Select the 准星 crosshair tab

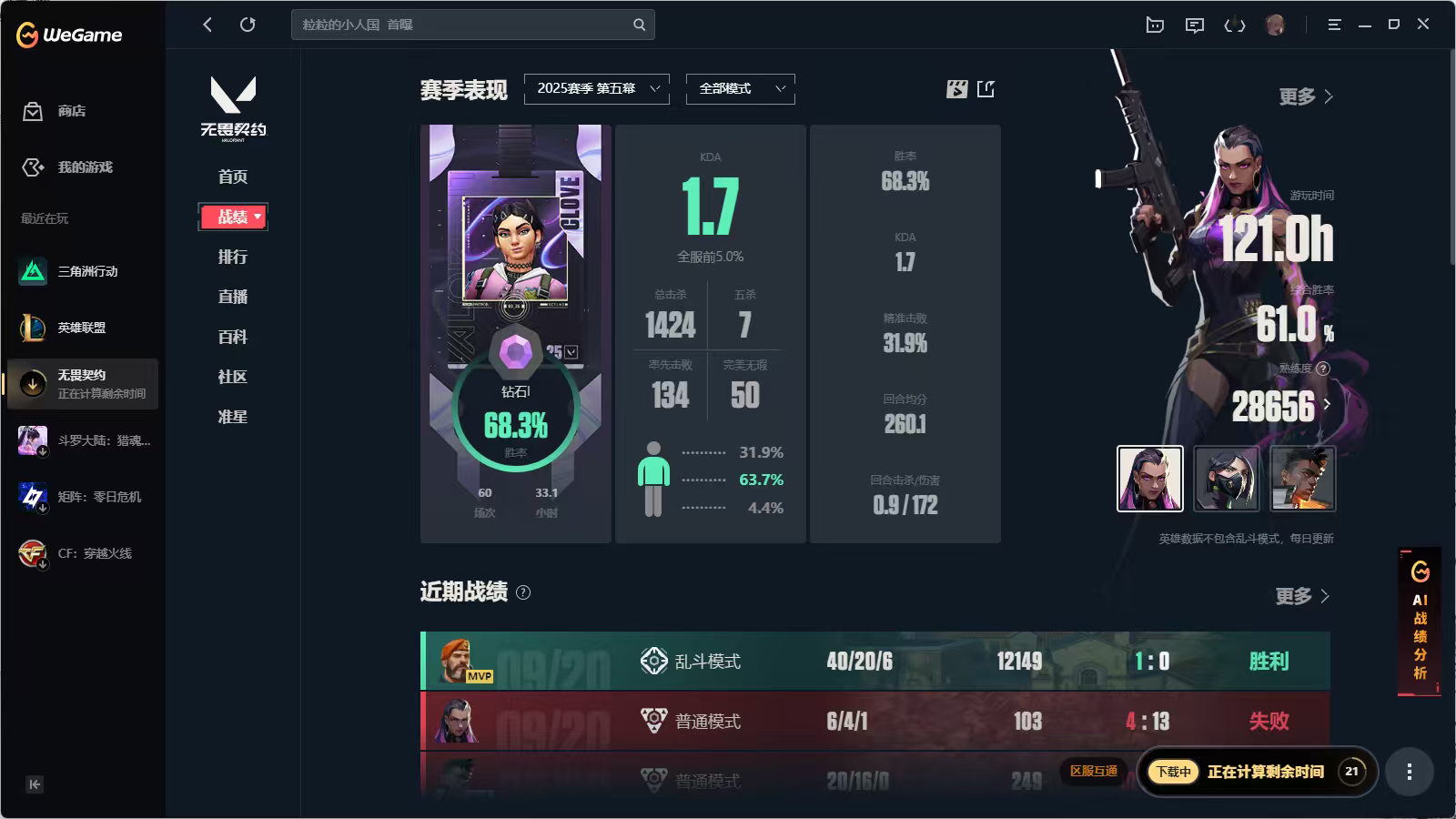click(232, 417)
